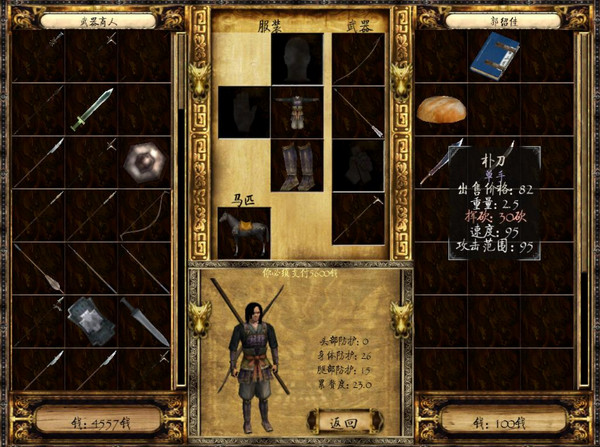Select the equipped leg boots slot
This screenshot has height=447, width=600.
[297, 164]
